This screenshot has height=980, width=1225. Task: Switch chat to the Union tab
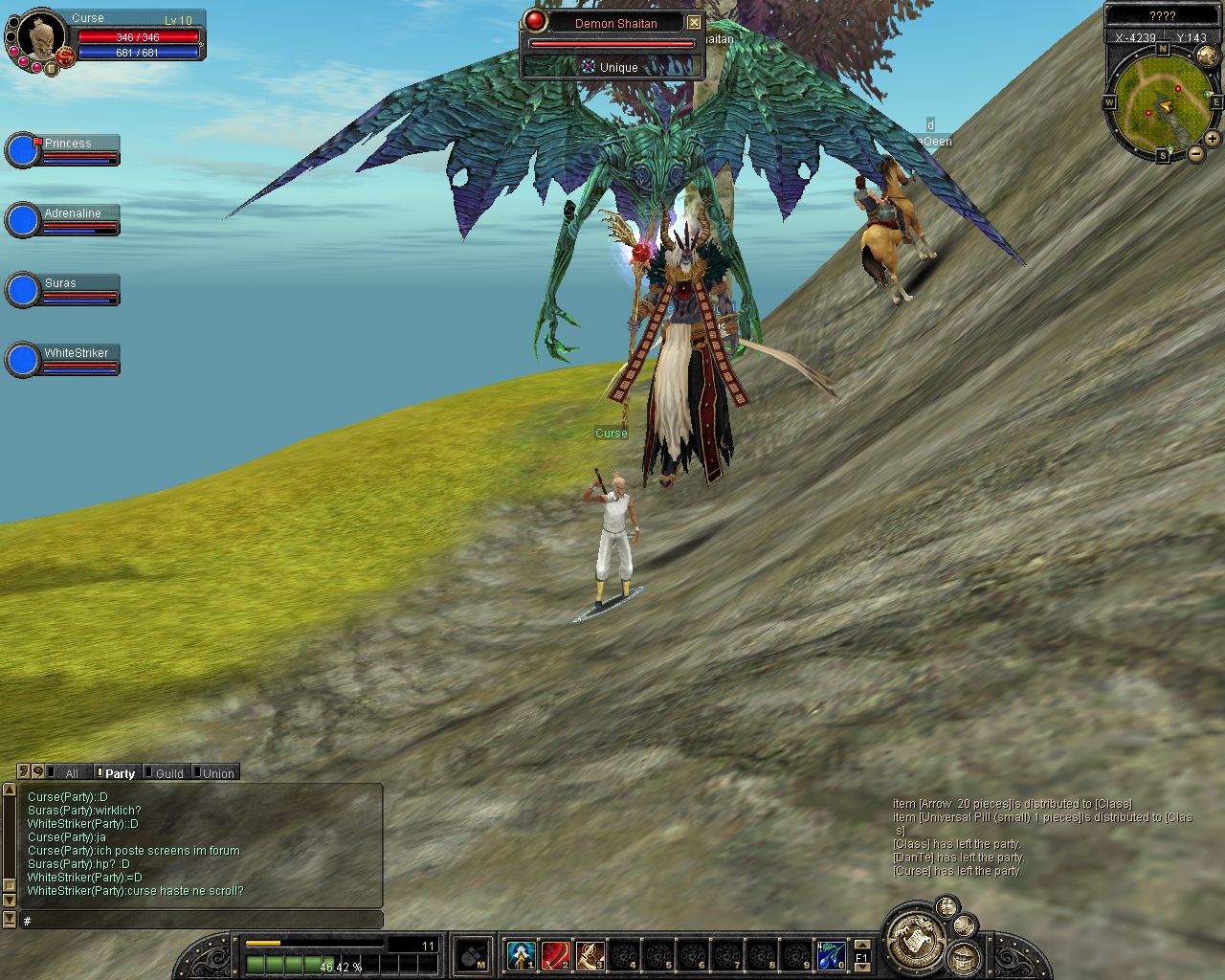(217, 773)
